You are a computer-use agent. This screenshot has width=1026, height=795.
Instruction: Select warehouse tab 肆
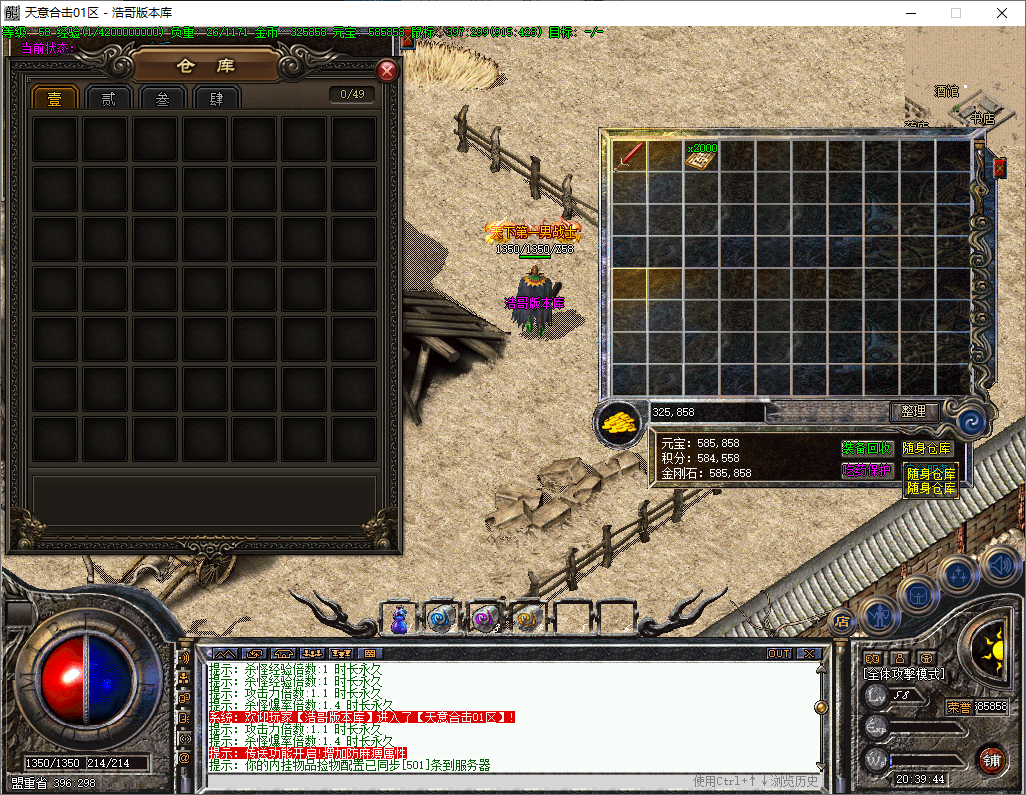coord(216,98)
